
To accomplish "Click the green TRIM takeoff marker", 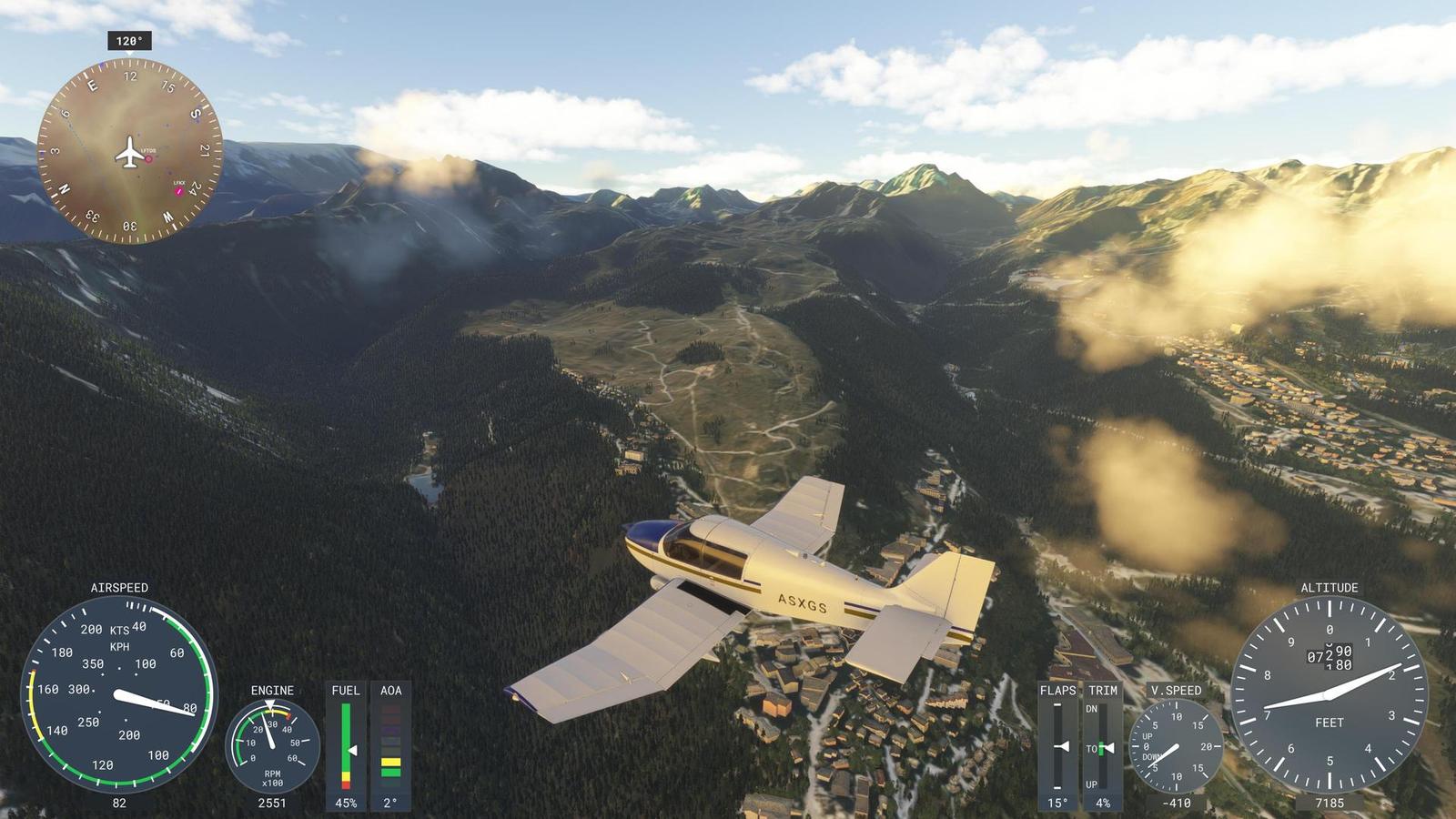I will (x=1102, y=745).
